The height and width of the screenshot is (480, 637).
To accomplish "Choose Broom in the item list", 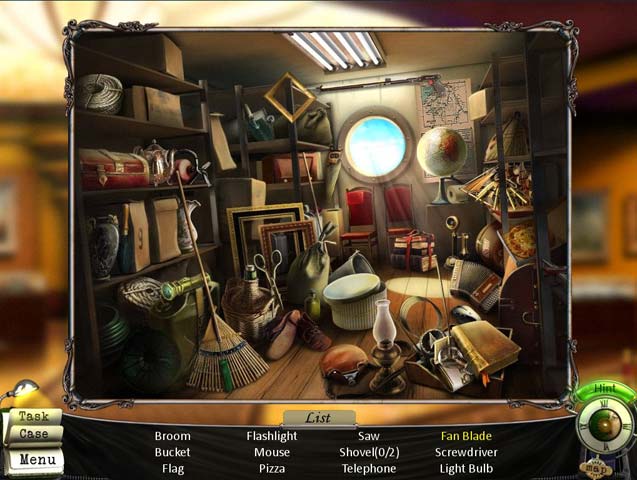I will pyautogui.click(x=172, y=436).
